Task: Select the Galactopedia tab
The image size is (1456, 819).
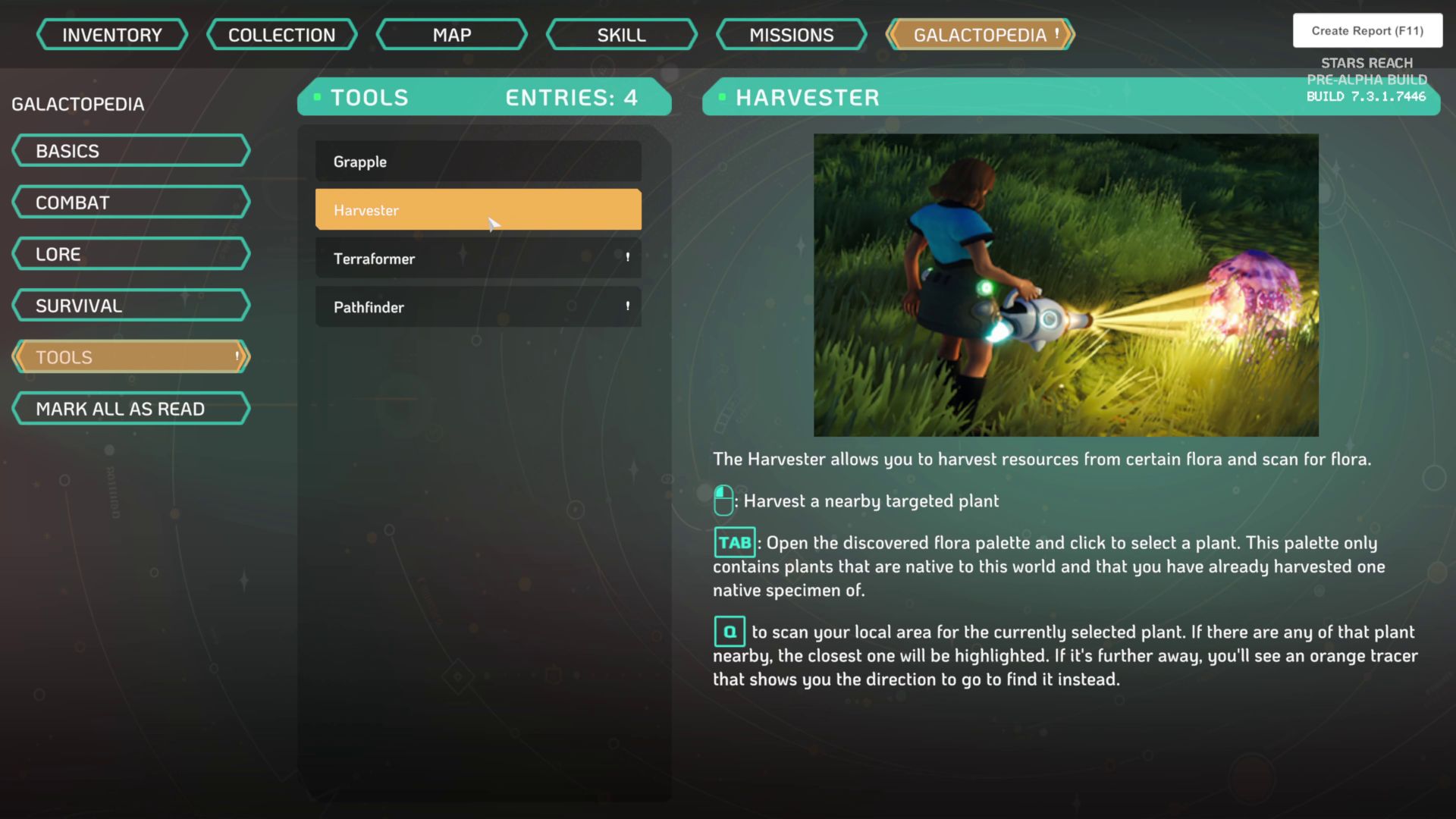Action: coord(980,35)
